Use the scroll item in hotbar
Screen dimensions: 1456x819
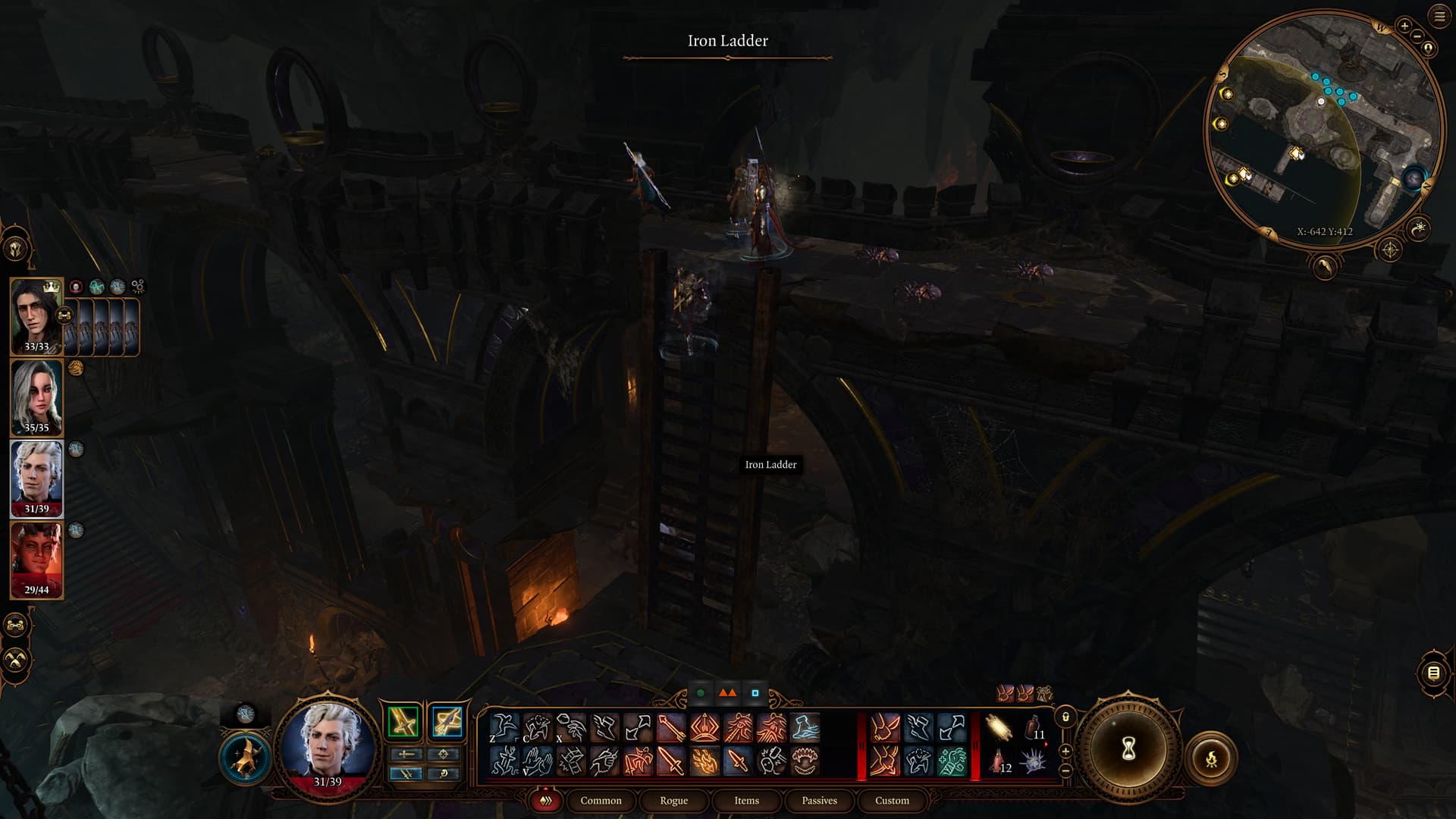click(x=999, y=729)
